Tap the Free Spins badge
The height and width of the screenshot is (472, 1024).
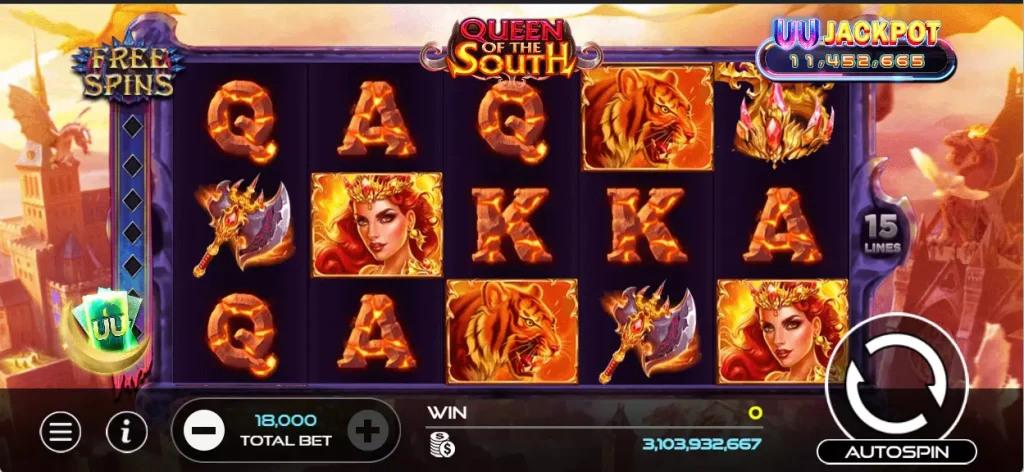click(x=127, y=73)
